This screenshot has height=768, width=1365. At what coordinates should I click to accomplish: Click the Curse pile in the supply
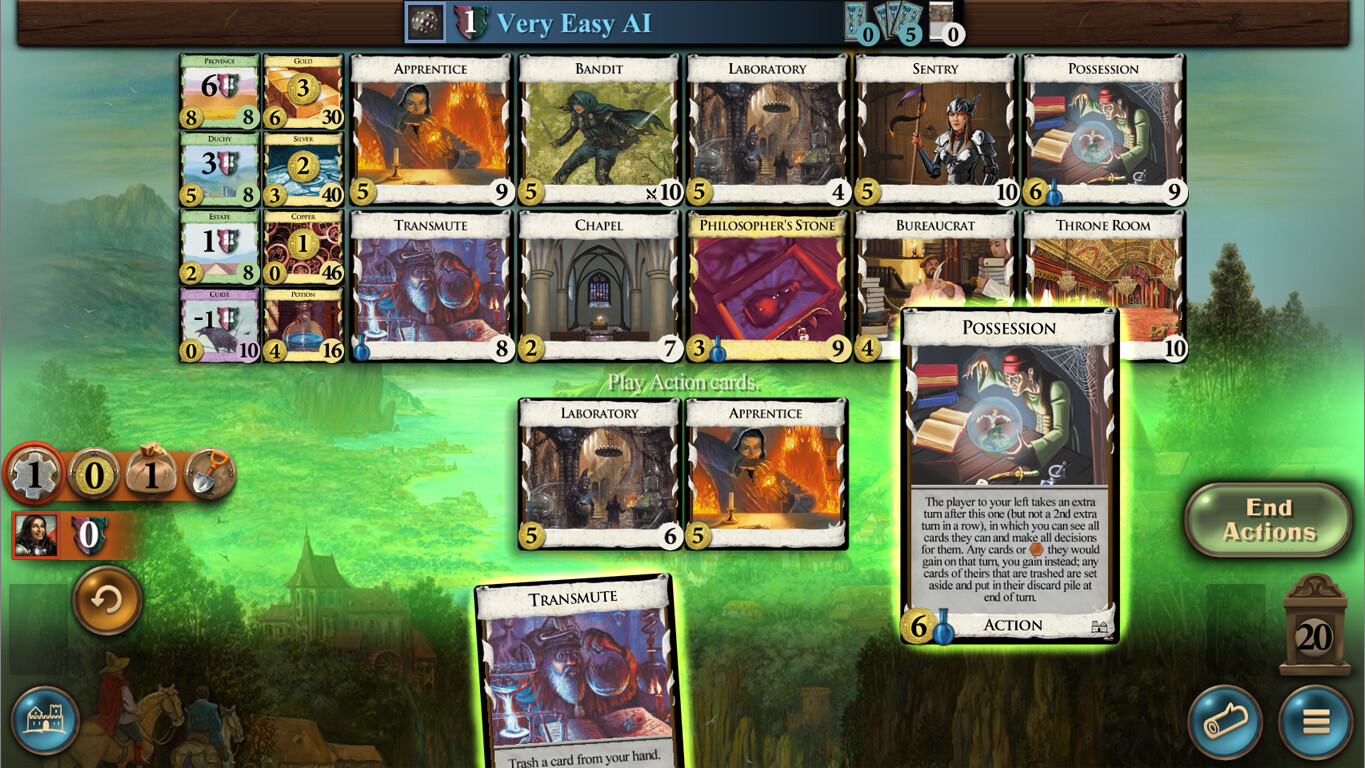[x=218, y=322]
